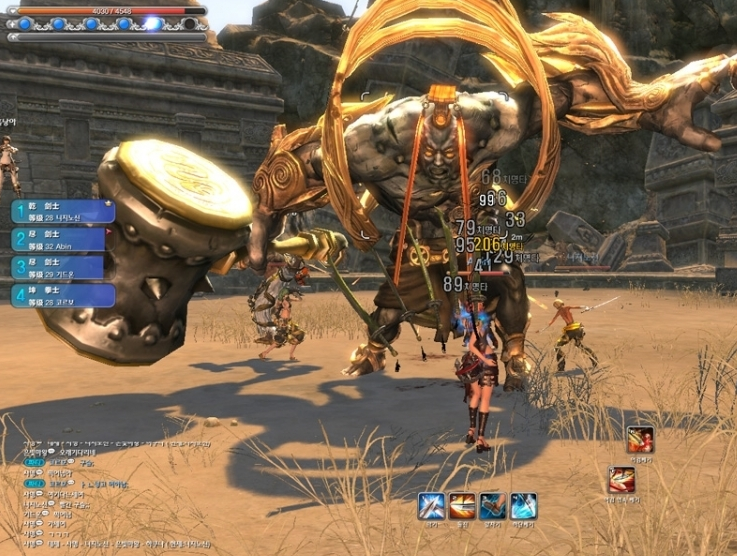Target party member 3, level 29
This screenshot has height=556, width=737.
[x=59, y=267]
